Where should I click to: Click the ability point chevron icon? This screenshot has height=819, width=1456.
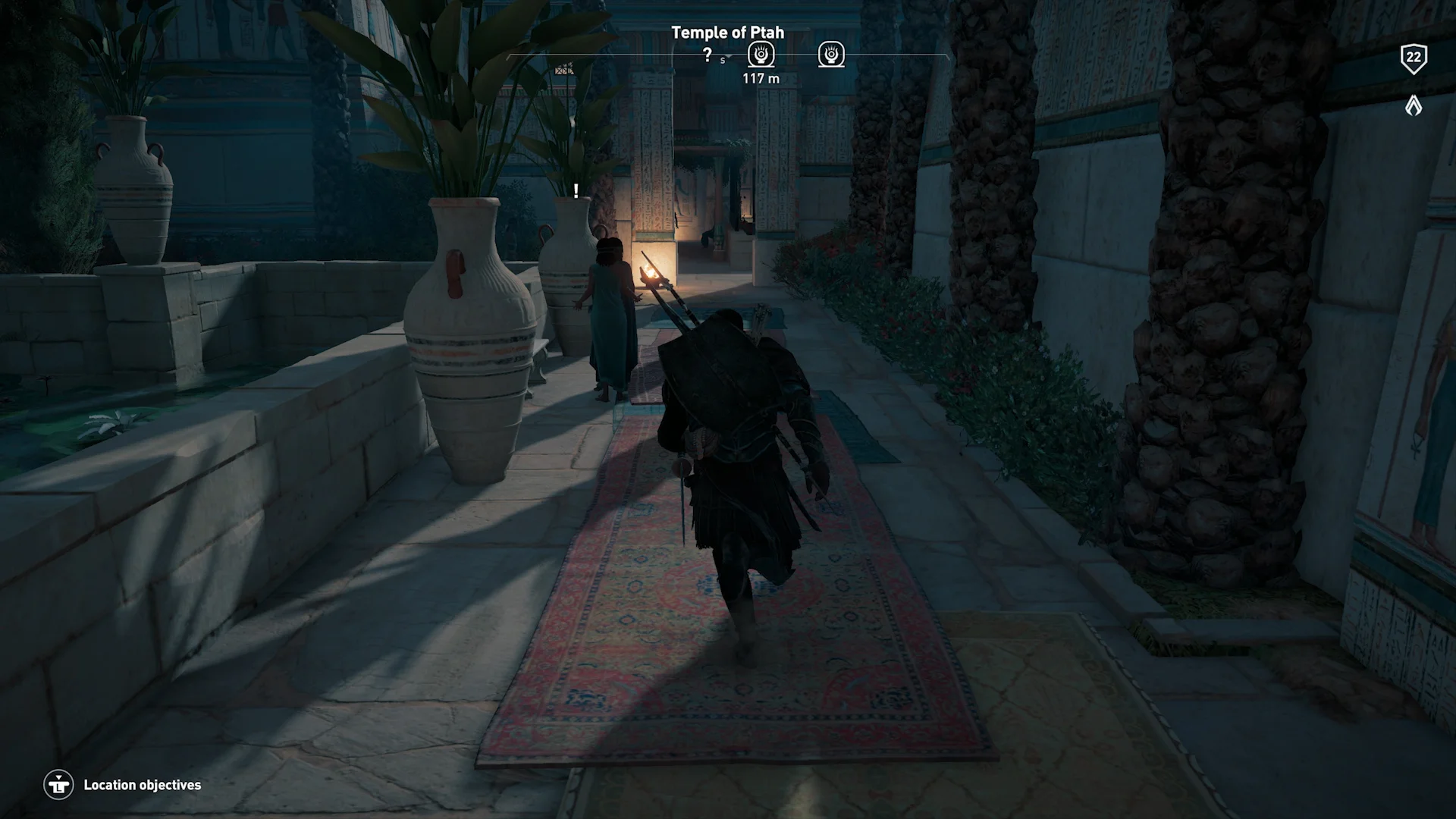tap(1414, 105)
